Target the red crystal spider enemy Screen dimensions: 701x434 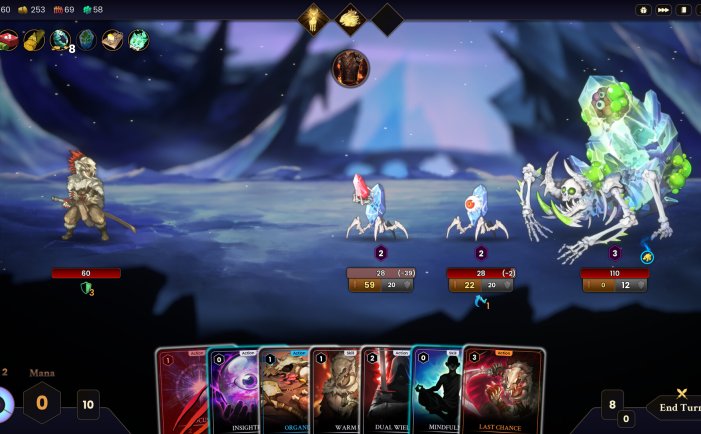tap(377, 207)
